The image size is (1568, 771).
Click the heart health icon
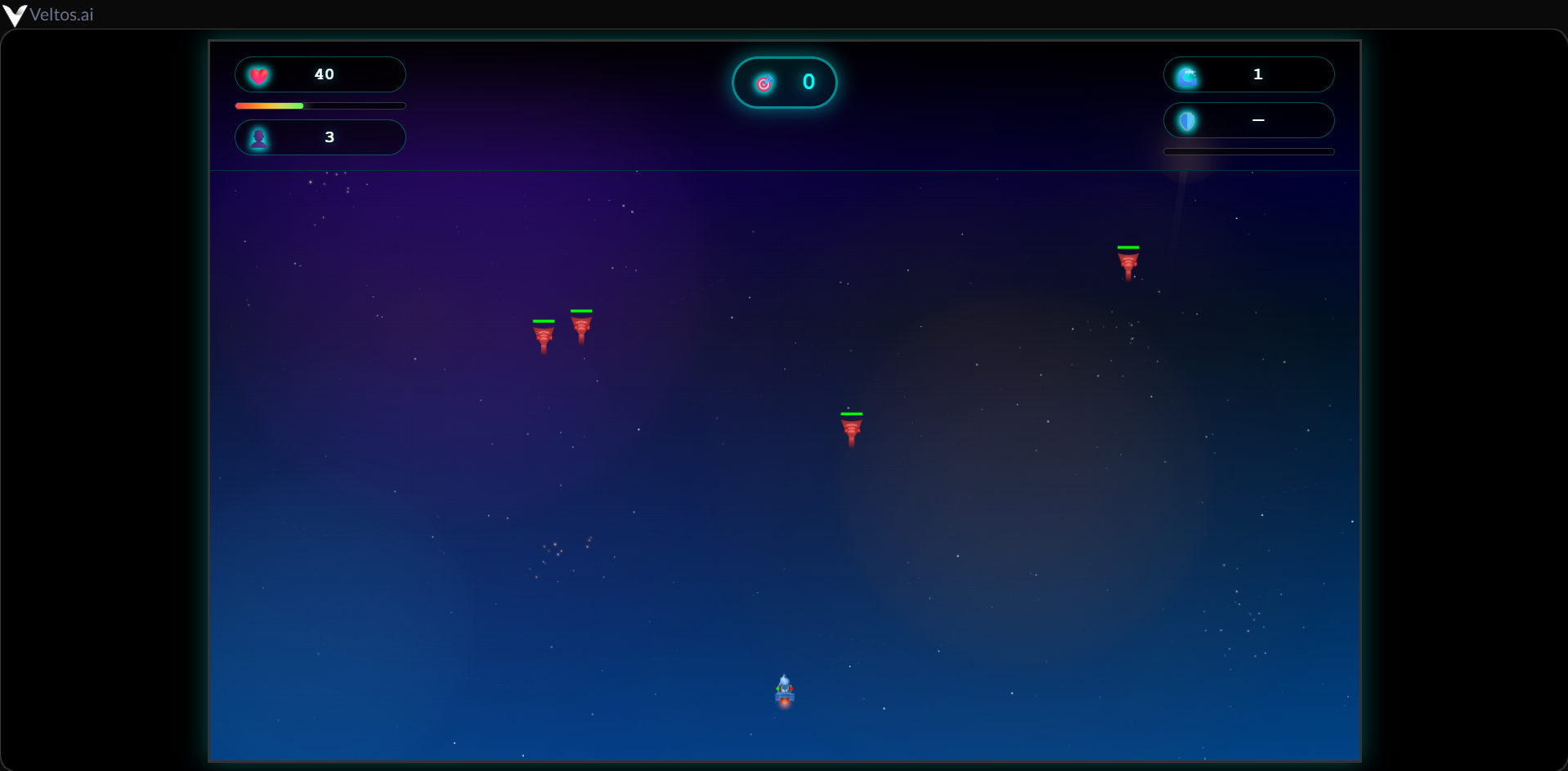(x=260, y=74)
